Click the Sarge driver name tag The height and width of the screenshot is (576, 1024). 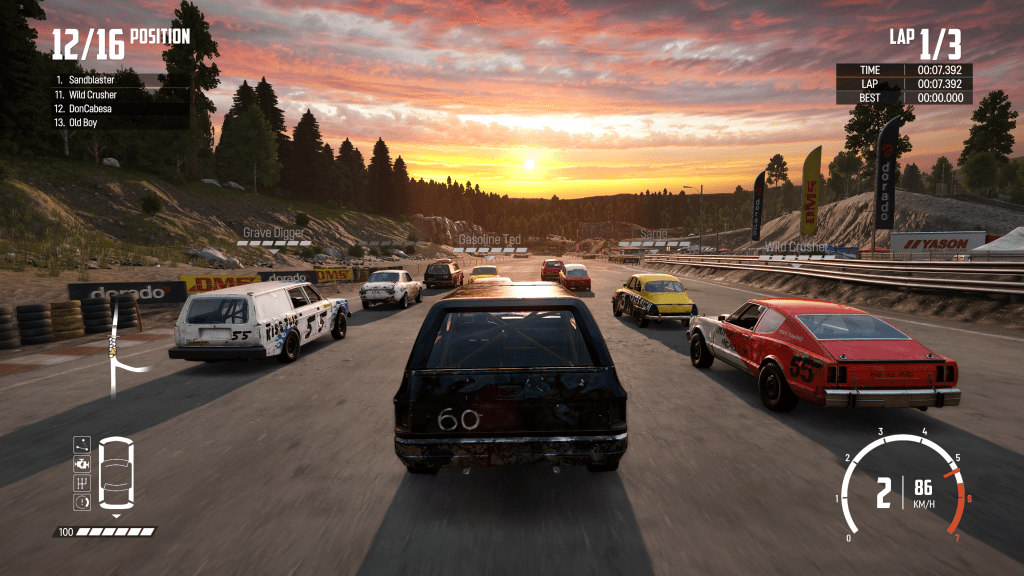[x=653, y=234]
